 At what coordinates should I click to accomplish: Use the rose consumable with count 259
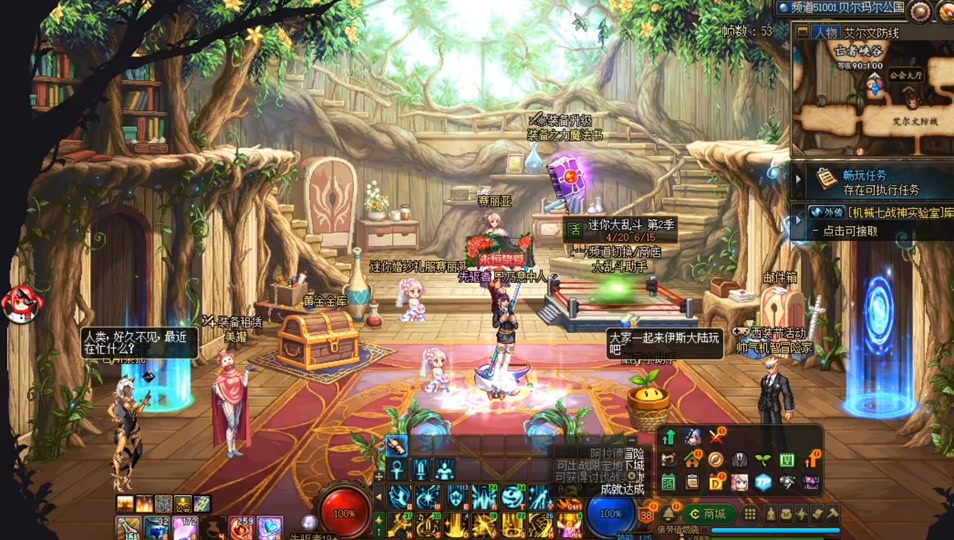(x=242, y=527)
